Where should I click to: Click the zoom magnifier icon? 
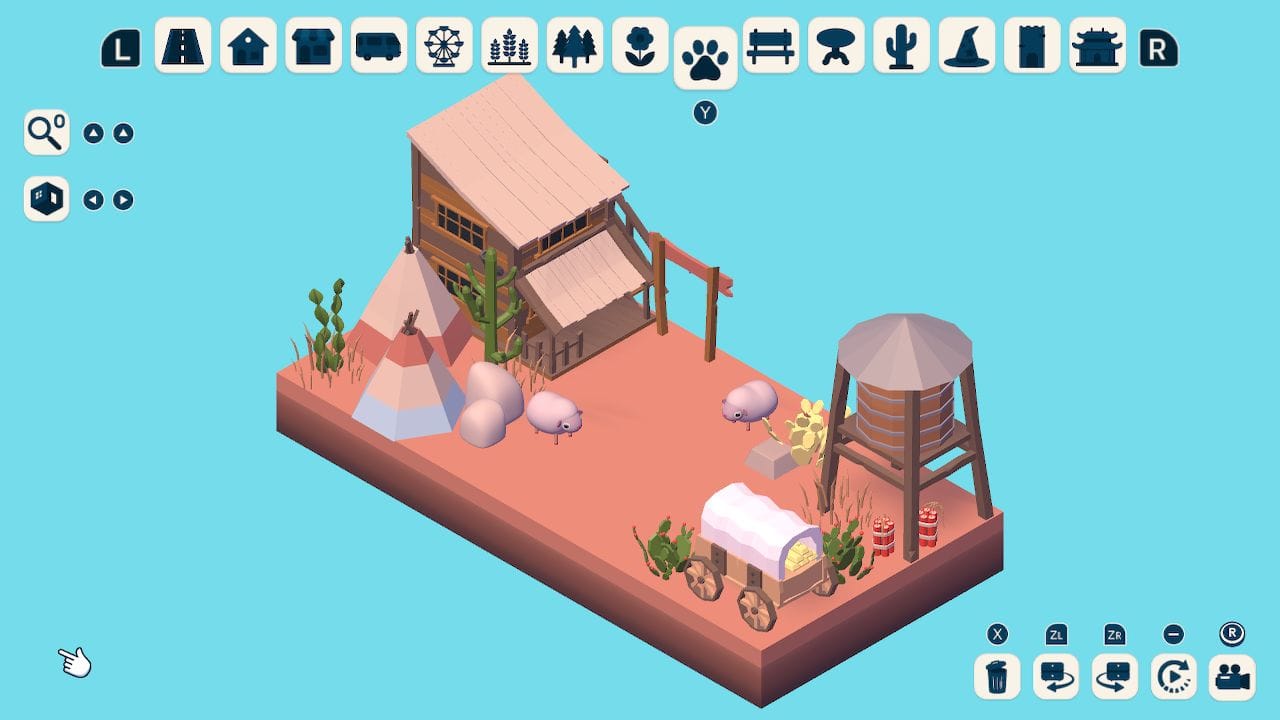click(x=45, y=132)
